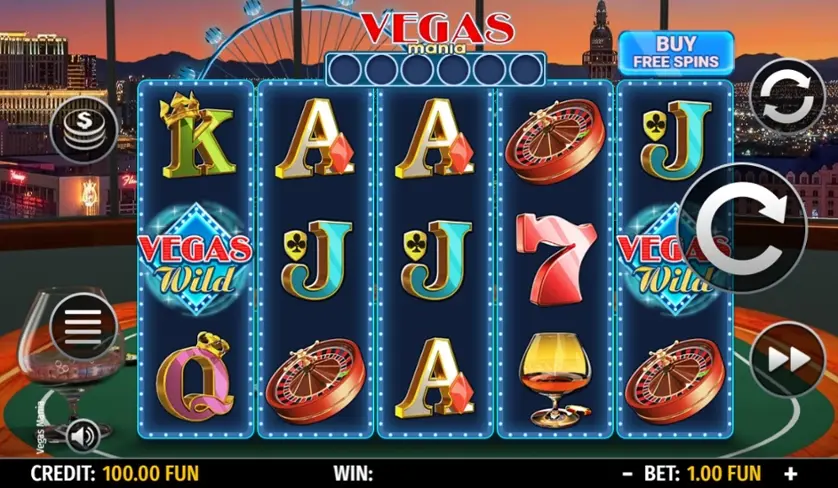Increase the bet with the plus button
This screenshot has height=488, width=838.
pyautogui.click(x=791, y=473)
